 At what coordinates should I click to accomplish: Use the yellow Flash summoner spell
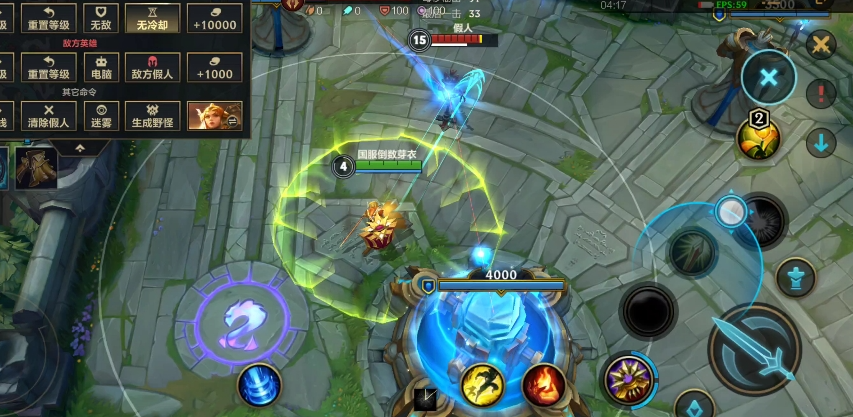point(481,385)
